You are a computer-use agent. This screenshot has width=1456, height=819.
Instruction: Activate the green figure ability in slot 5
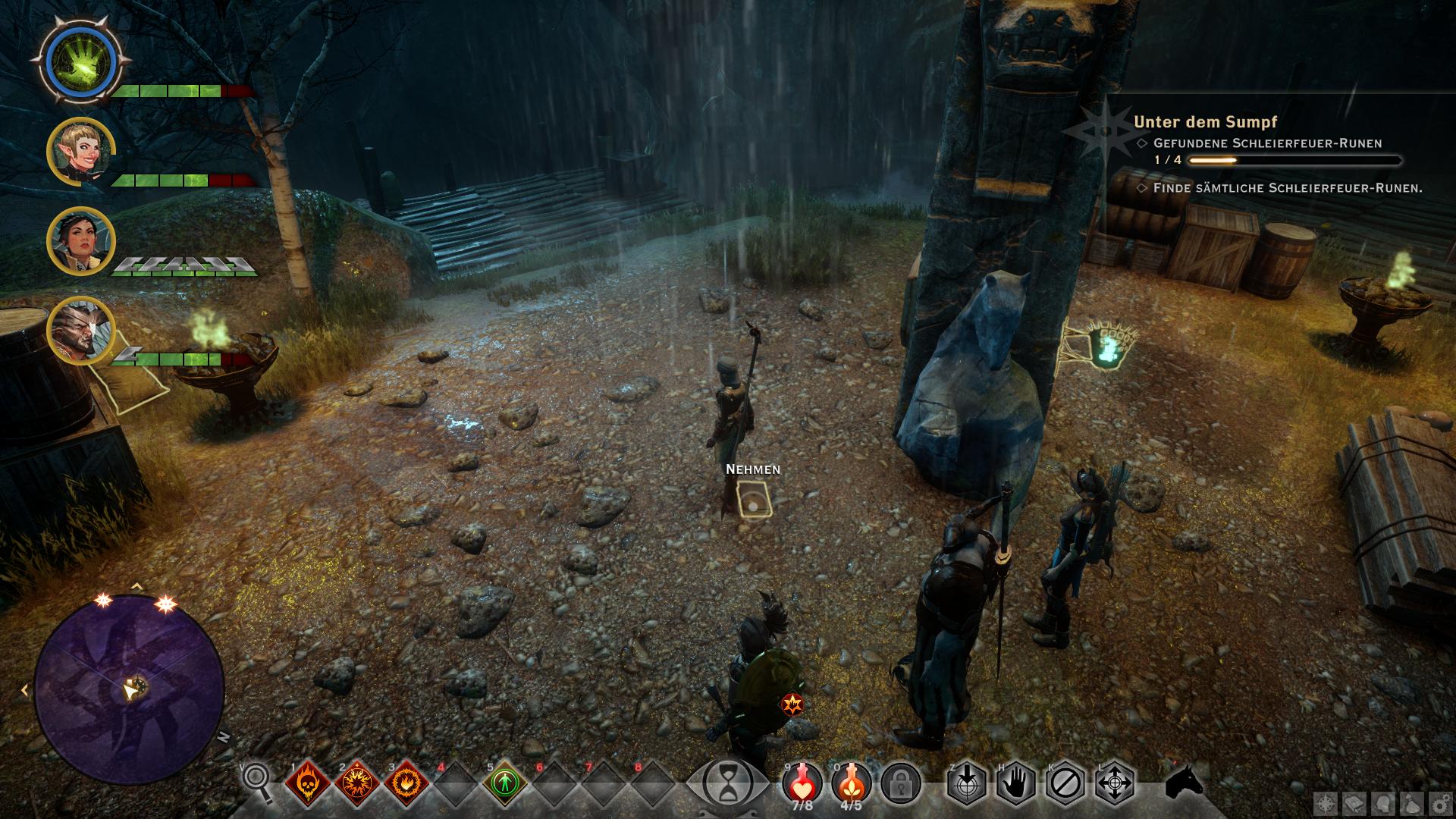(x=505, y=783)
